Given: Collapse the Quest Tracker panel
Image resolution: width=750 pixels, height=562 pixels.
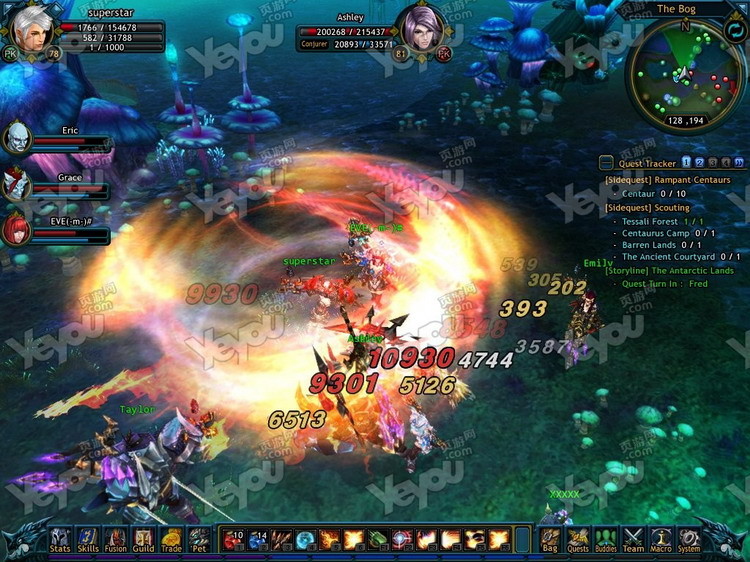Looking at the screenshot, I should [x=606, y=163].
